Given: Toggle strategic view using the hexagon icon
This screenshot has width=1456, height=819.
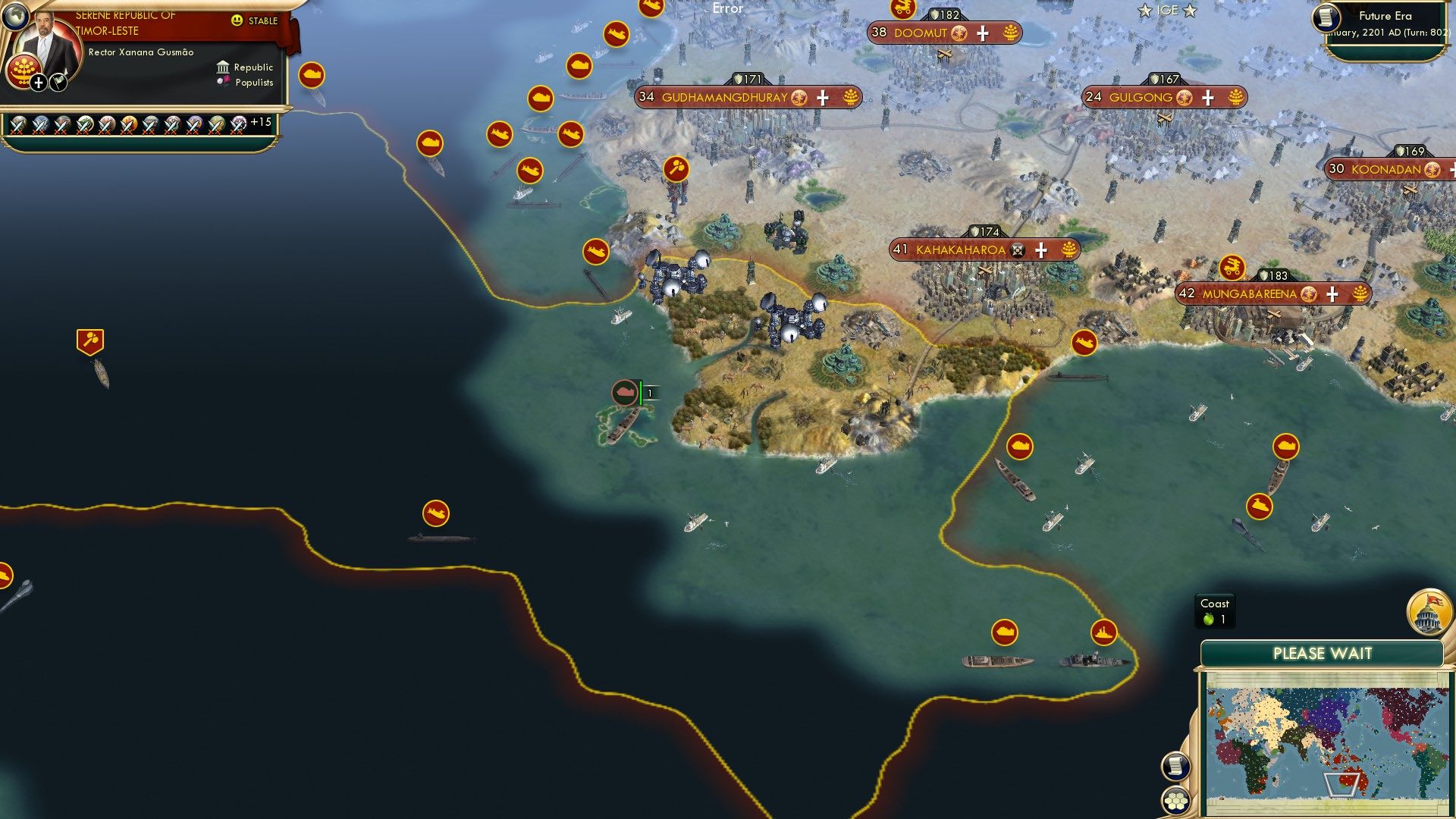Looking at the screenshot, I should (1175, 802).
